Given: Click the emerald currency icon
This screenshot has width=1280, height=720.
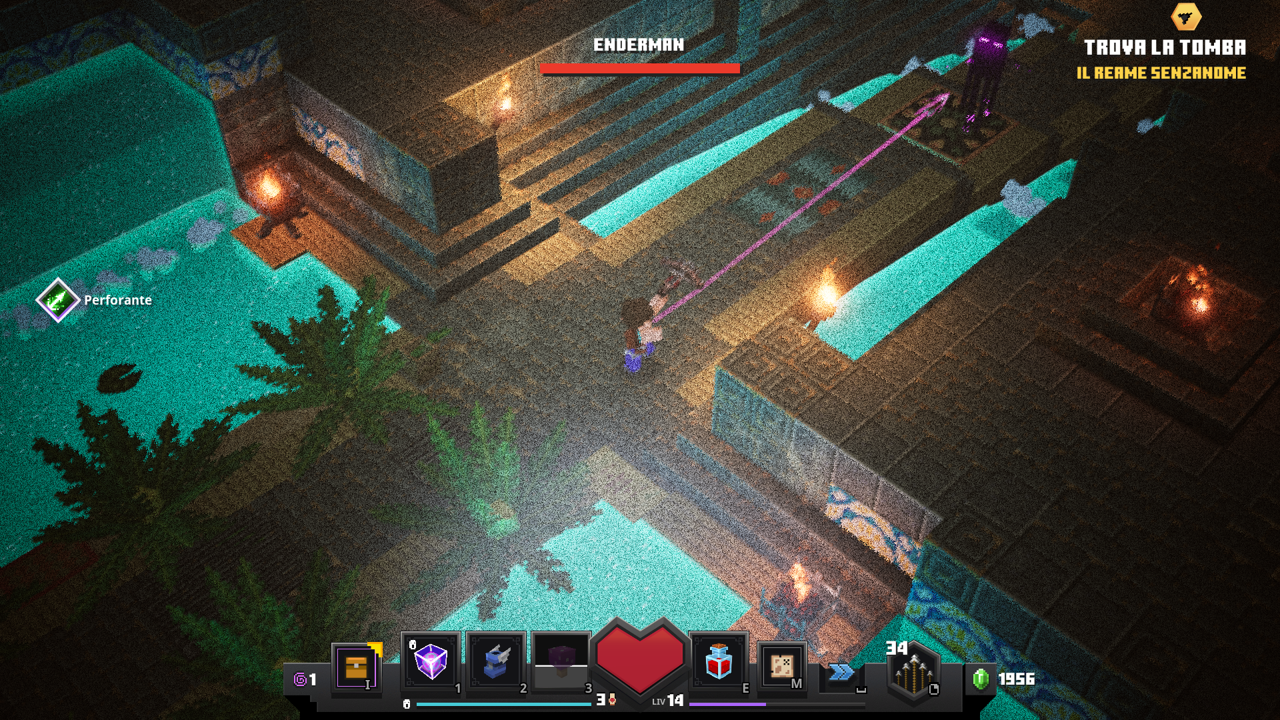Looking at the screenshot, I should coord(981,677).
